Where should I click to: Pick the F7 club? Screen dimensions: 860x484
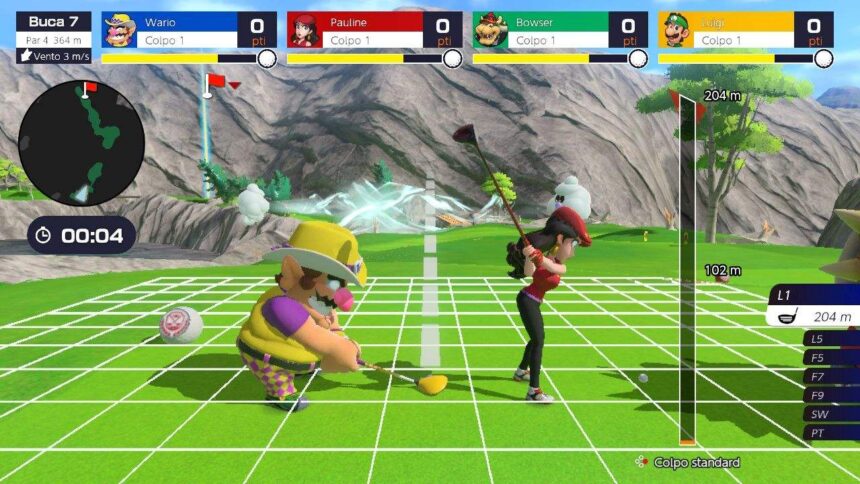tap(830, 376)
